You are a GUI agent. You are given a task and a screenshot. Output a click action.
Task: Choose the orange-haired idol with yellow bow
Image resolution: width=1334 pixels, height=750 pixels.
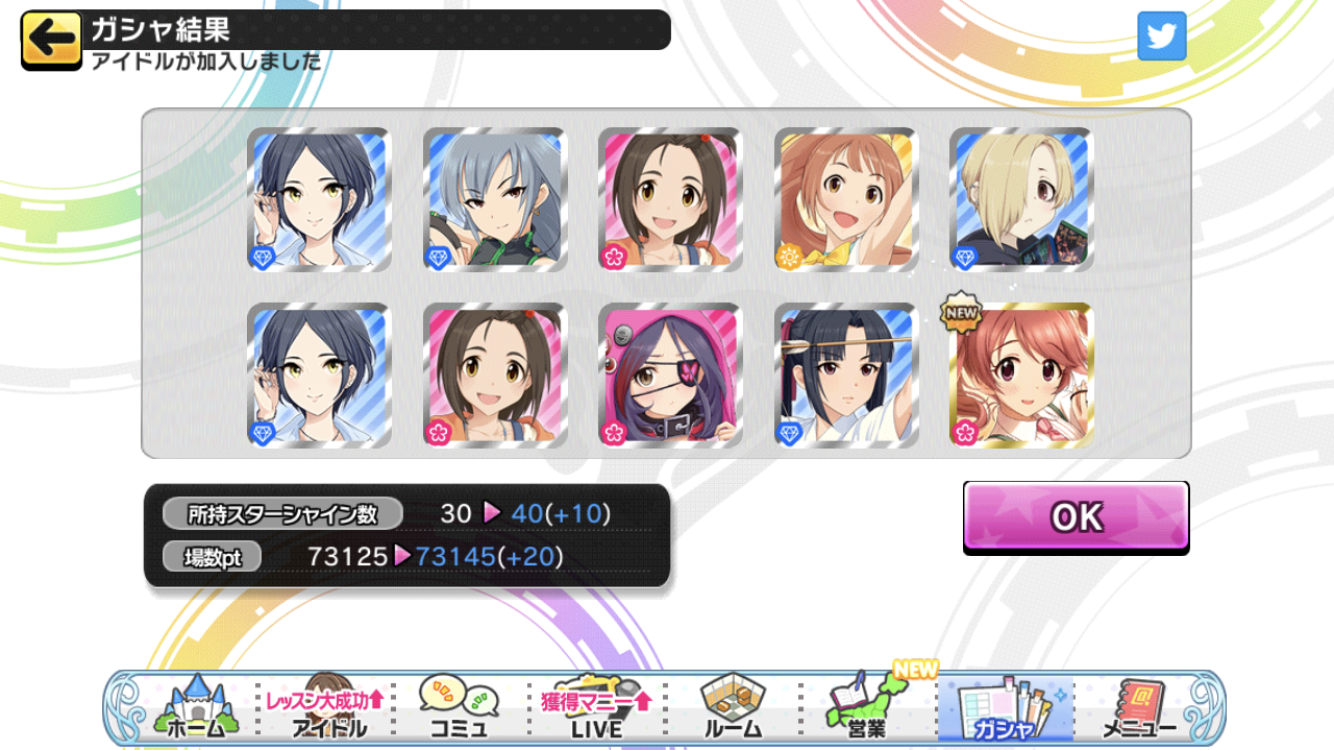[846, 200]
